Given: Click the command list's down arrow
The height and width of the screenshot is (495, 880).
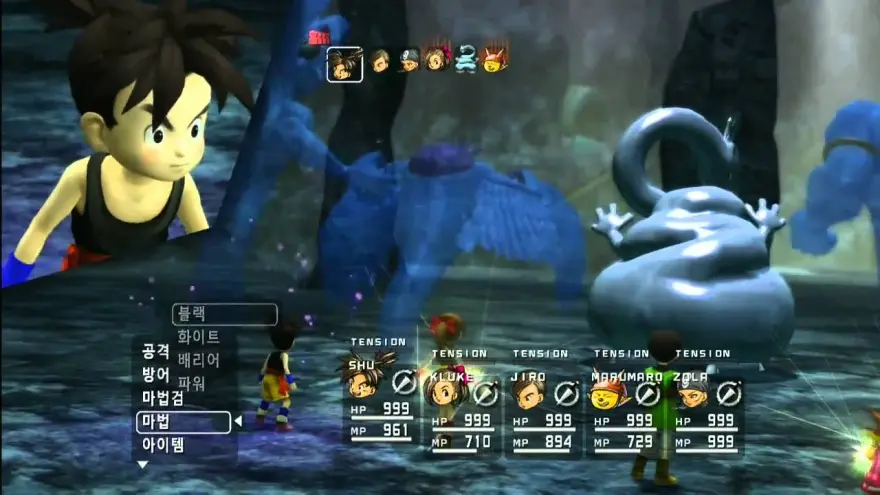Looking at the screenshot, I should (x=142, y=465).
